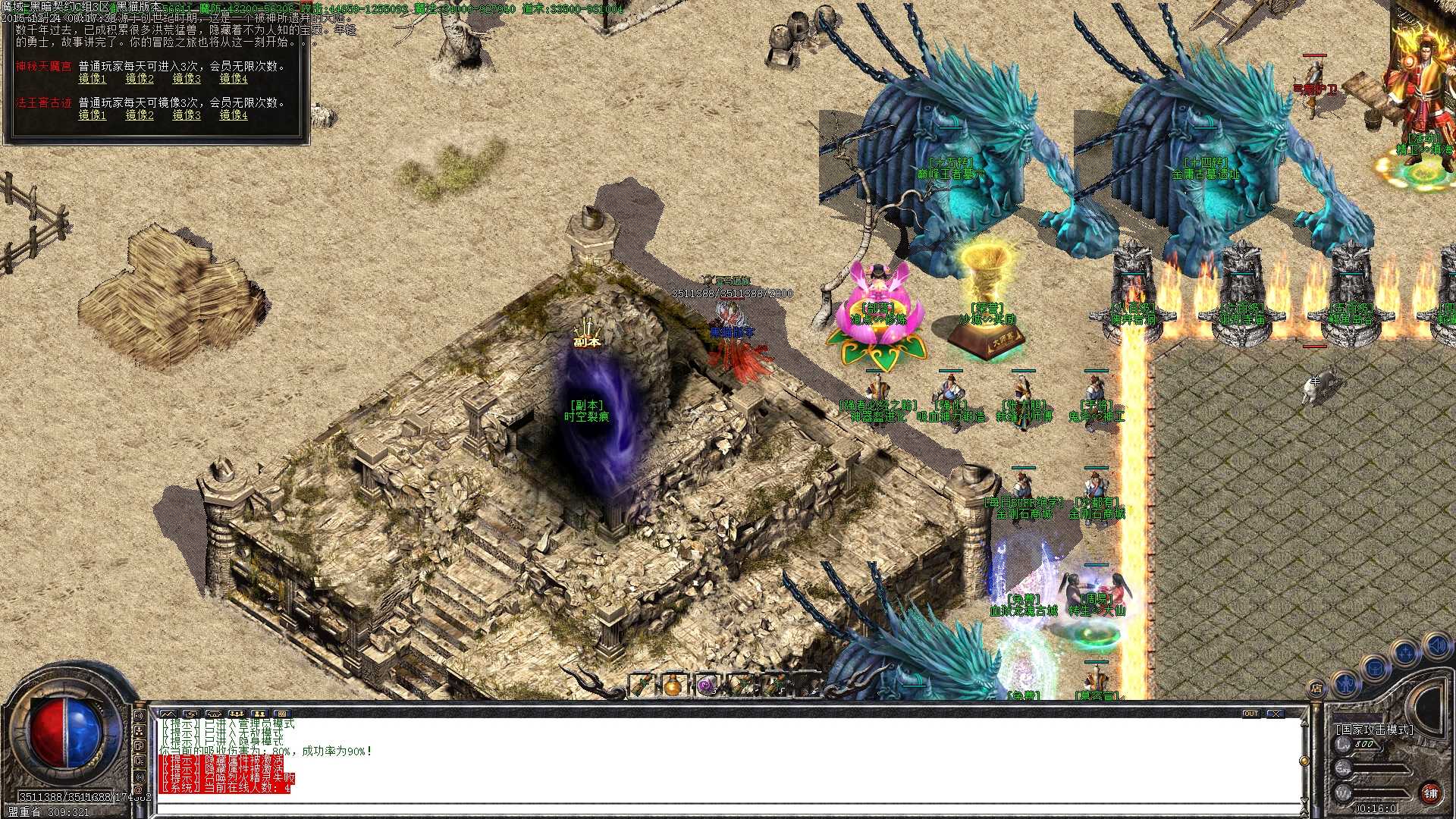Open 镜像2 under 法王密古迹
Image resolution: width=1456 pixels, height=819 pixels.
(139, 115)
